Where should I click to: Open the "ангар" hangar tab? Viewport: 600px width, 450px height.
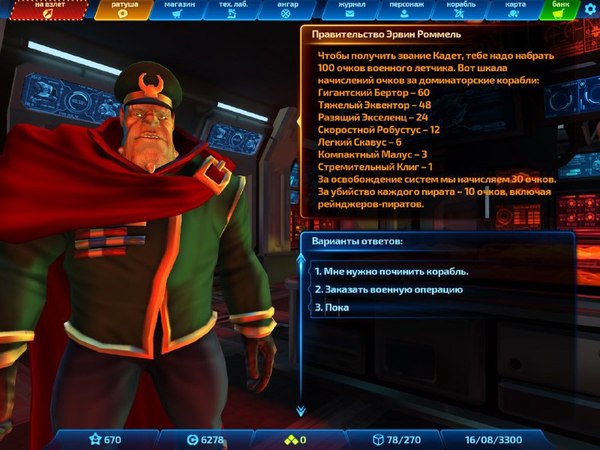pyautogui.click(x=286, y=9)
